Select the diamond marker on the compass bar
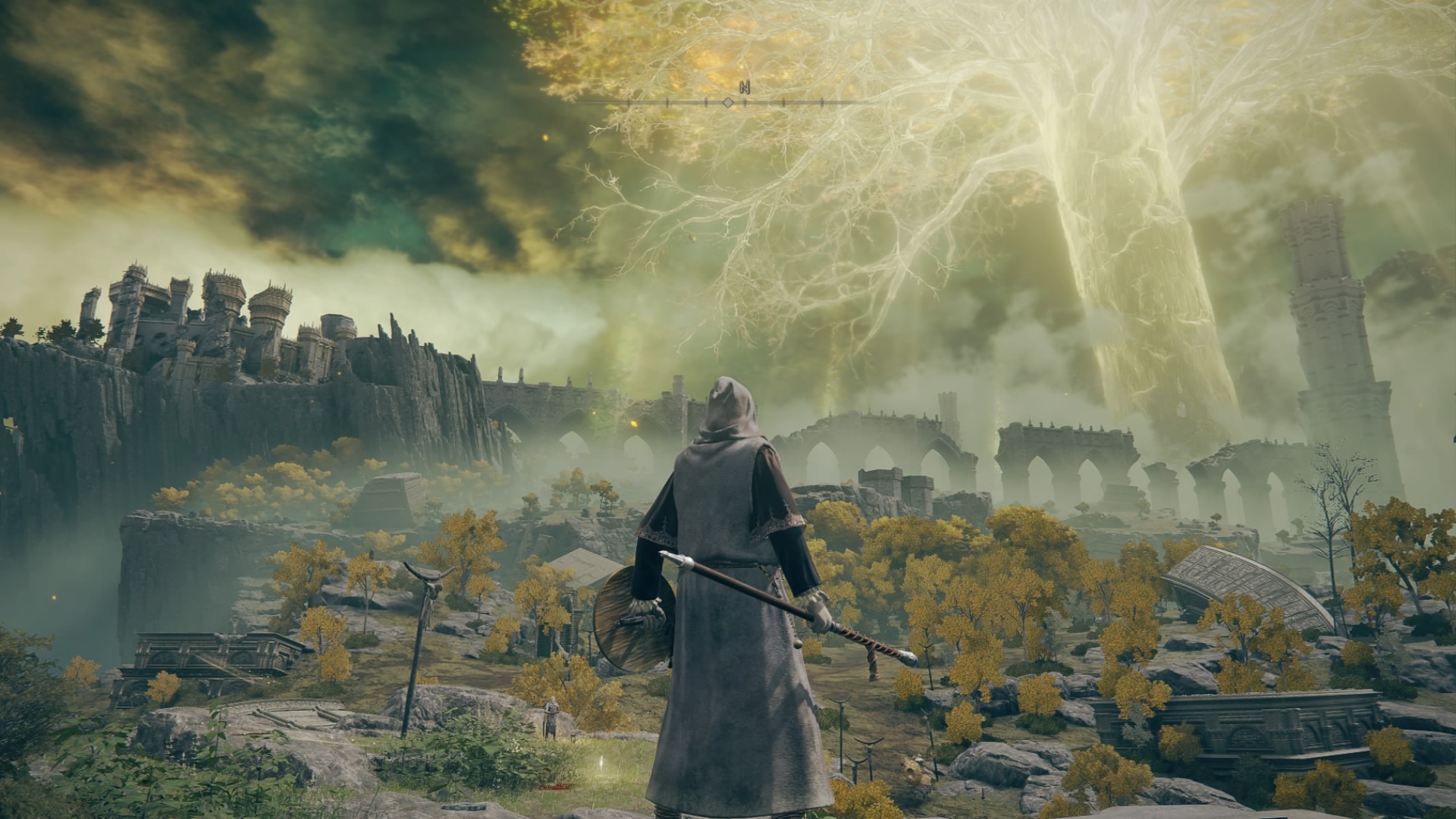Screen dimensions: 1456x819 [x=727, y=102]
